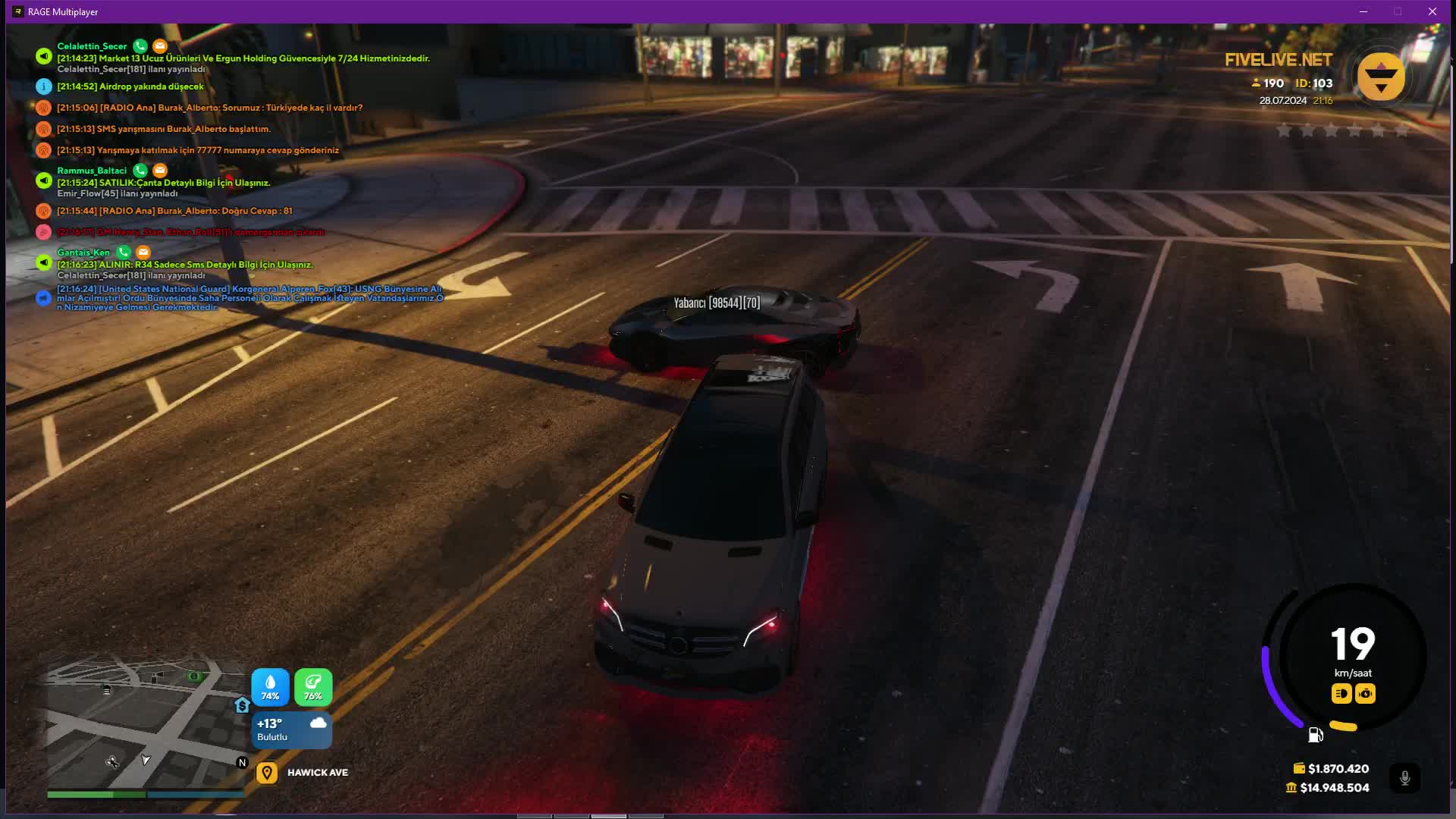
Task: Select the green hunger status icon
Action: tap(313, 686)
